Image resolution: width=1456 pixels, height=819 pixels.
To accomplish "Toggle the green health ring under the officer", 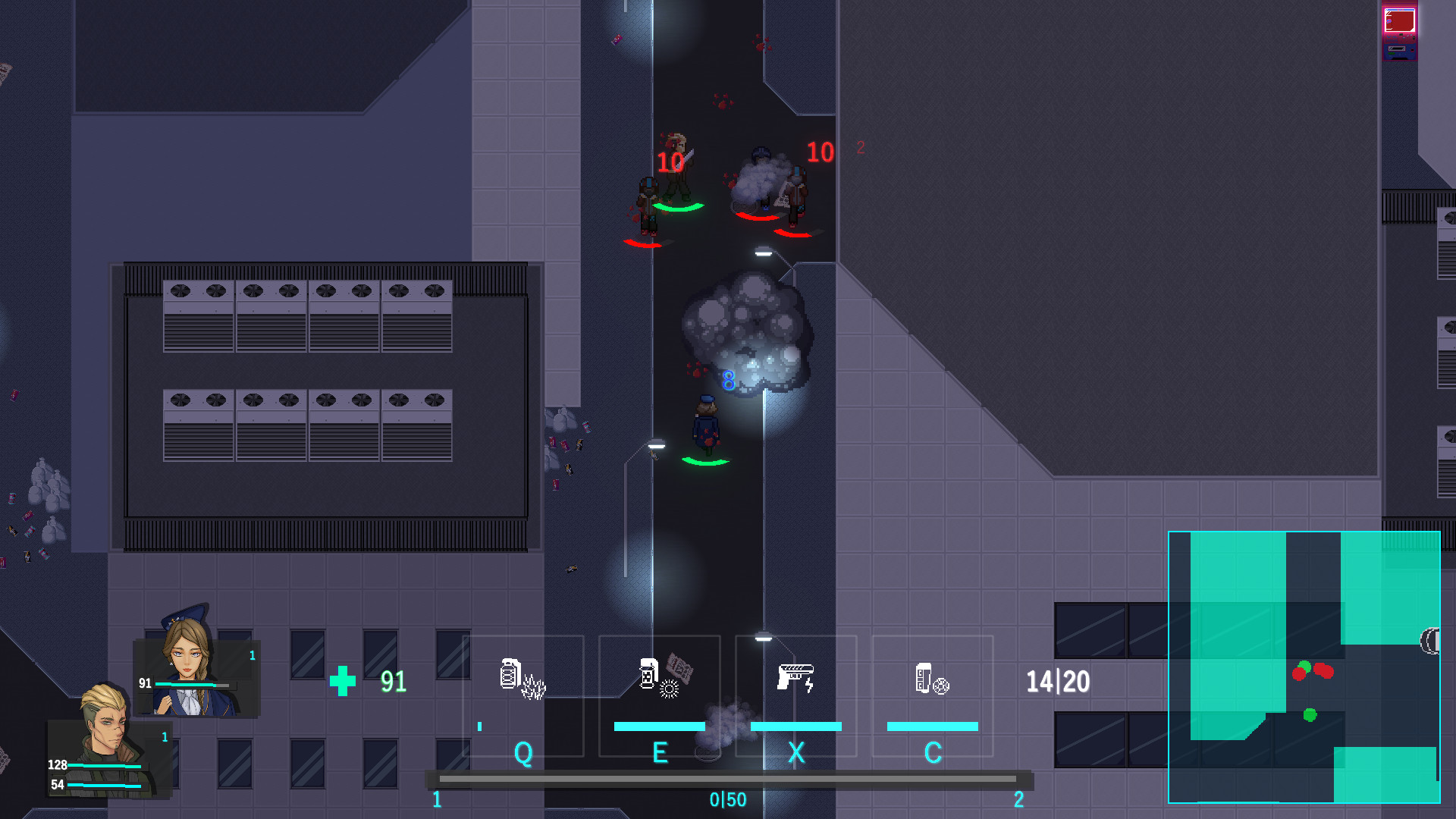I will (x=704, y=463).
